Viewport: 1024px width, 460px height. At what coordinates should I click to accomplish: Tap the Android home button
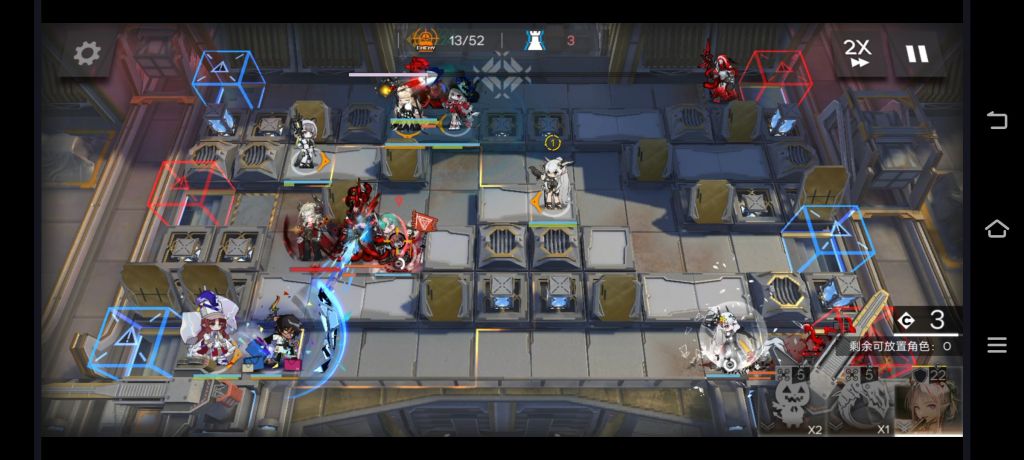click(x=996, y=229)
